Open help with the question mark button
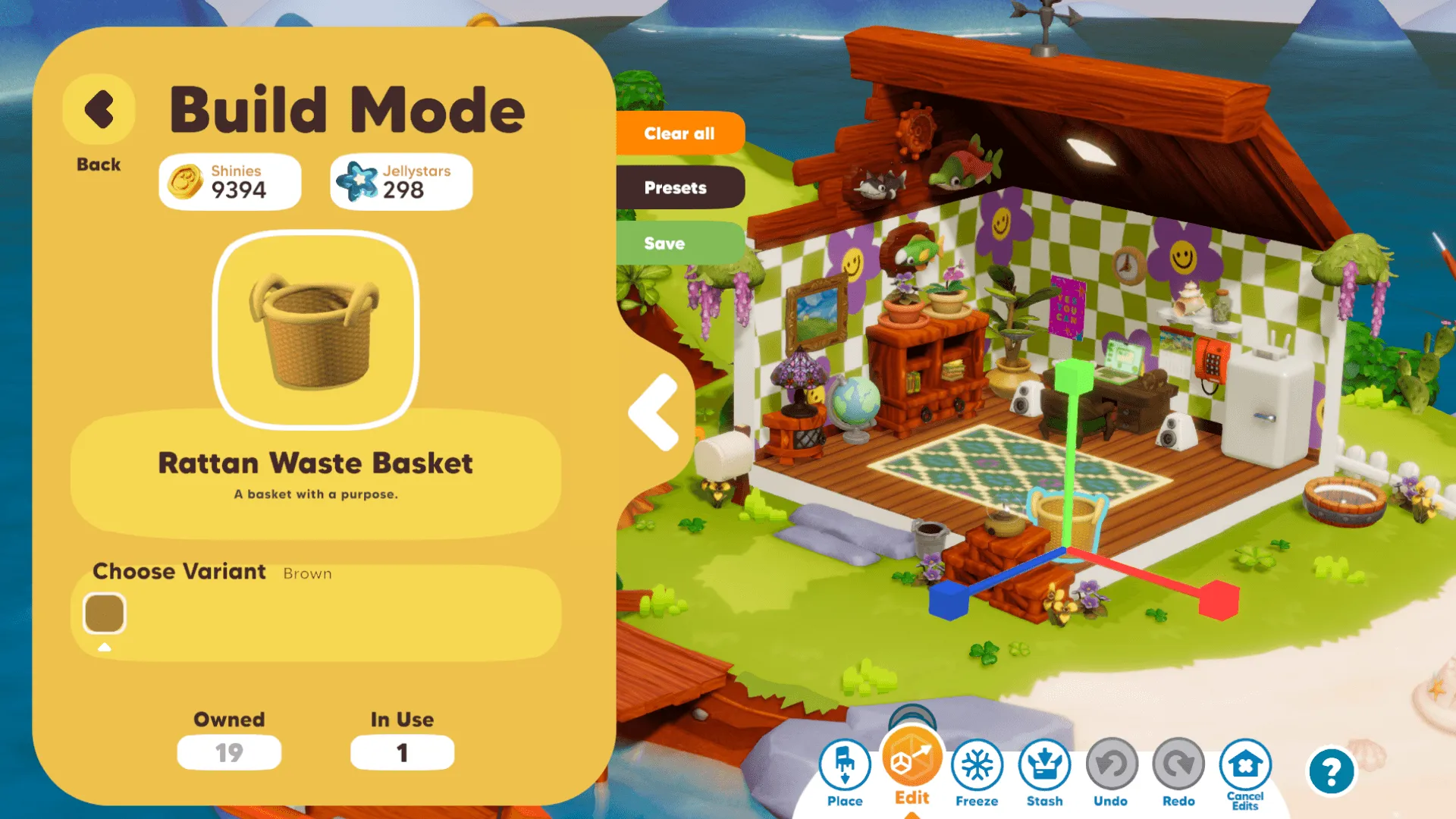Viewport: 1456px width, 819px height. [x=1331, y=772]
